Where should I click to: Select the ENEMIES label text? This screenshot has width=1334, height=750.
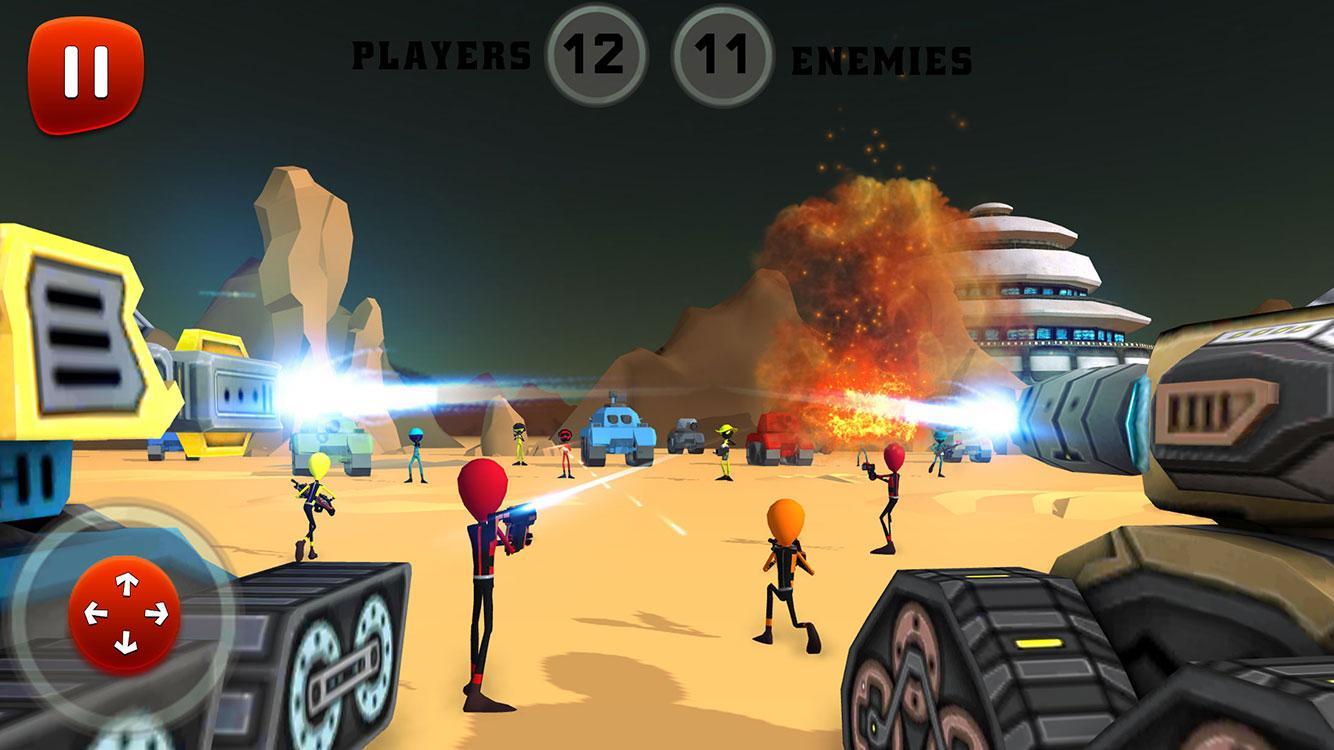pyautogui.click(x=880, y=62)
